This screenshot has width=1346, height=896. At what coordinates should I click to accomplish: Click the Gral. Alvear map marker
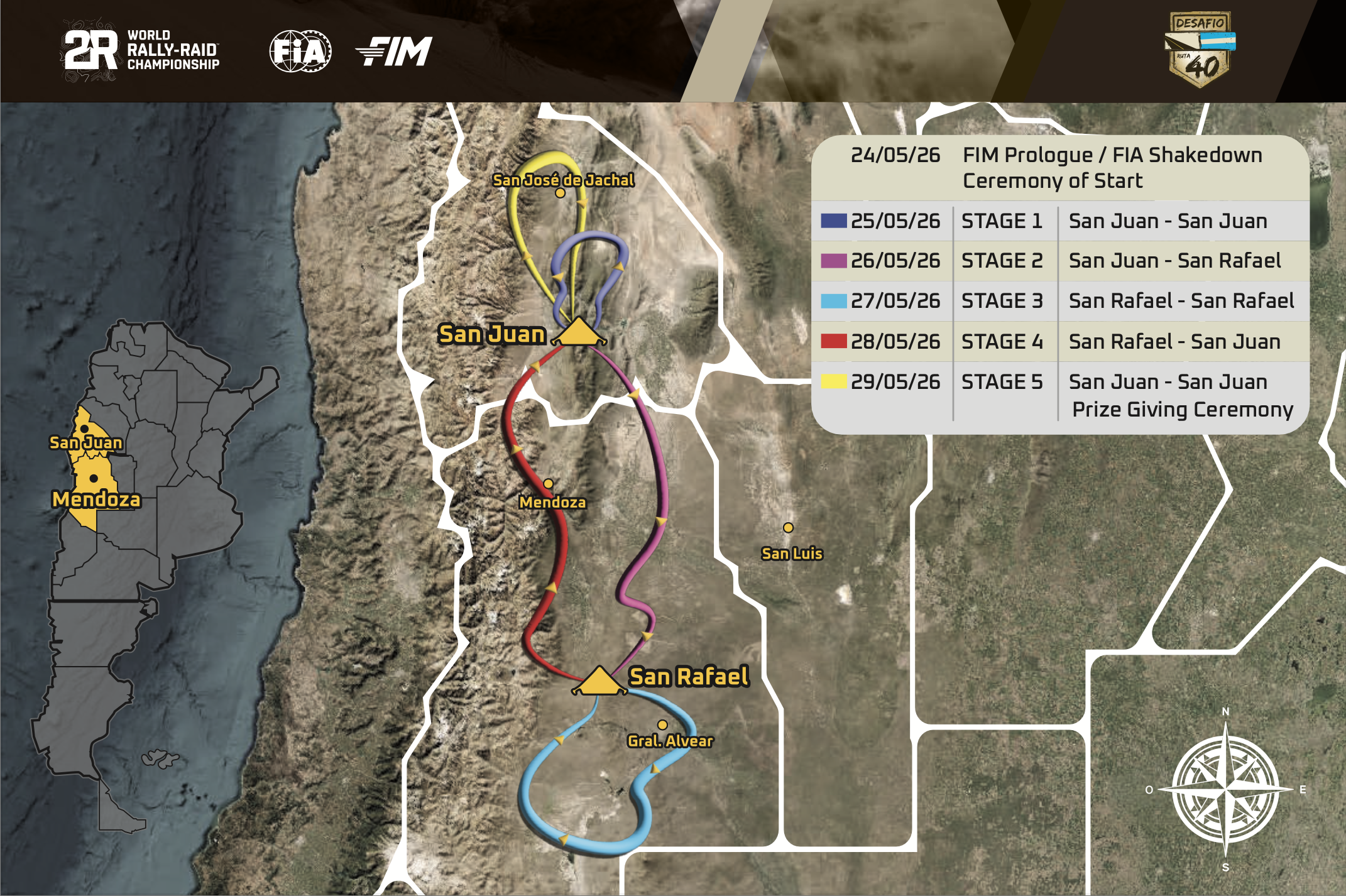662,725
